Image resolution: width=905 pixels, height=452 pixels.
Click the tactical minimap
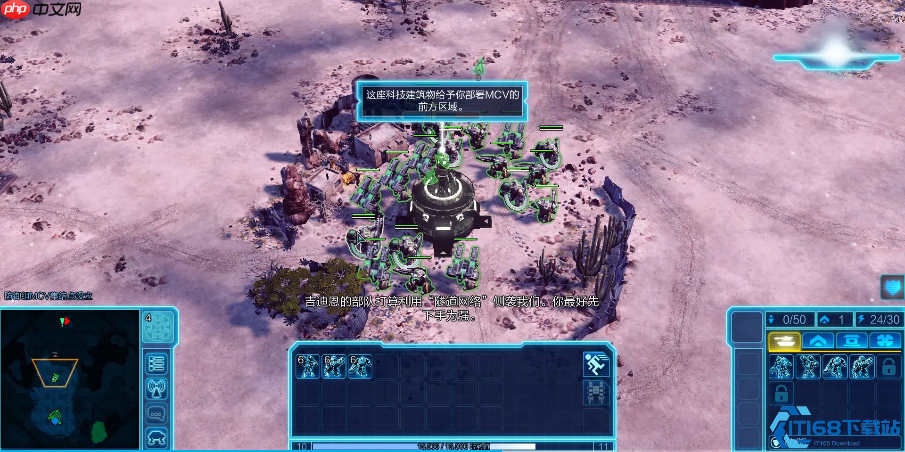point(70,378)
